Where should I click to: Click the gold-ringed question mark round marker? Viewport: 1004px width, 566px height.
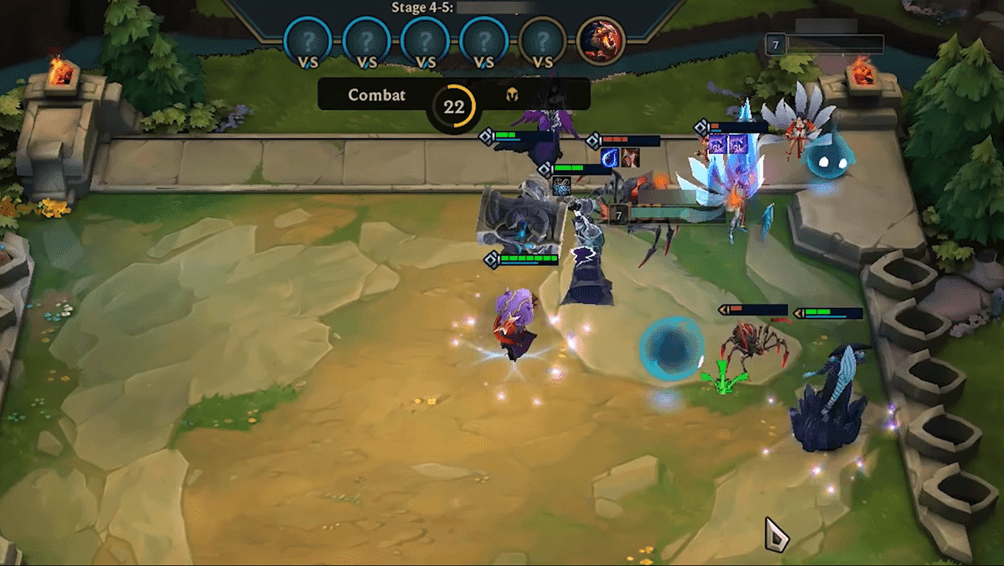coord(543,41)
